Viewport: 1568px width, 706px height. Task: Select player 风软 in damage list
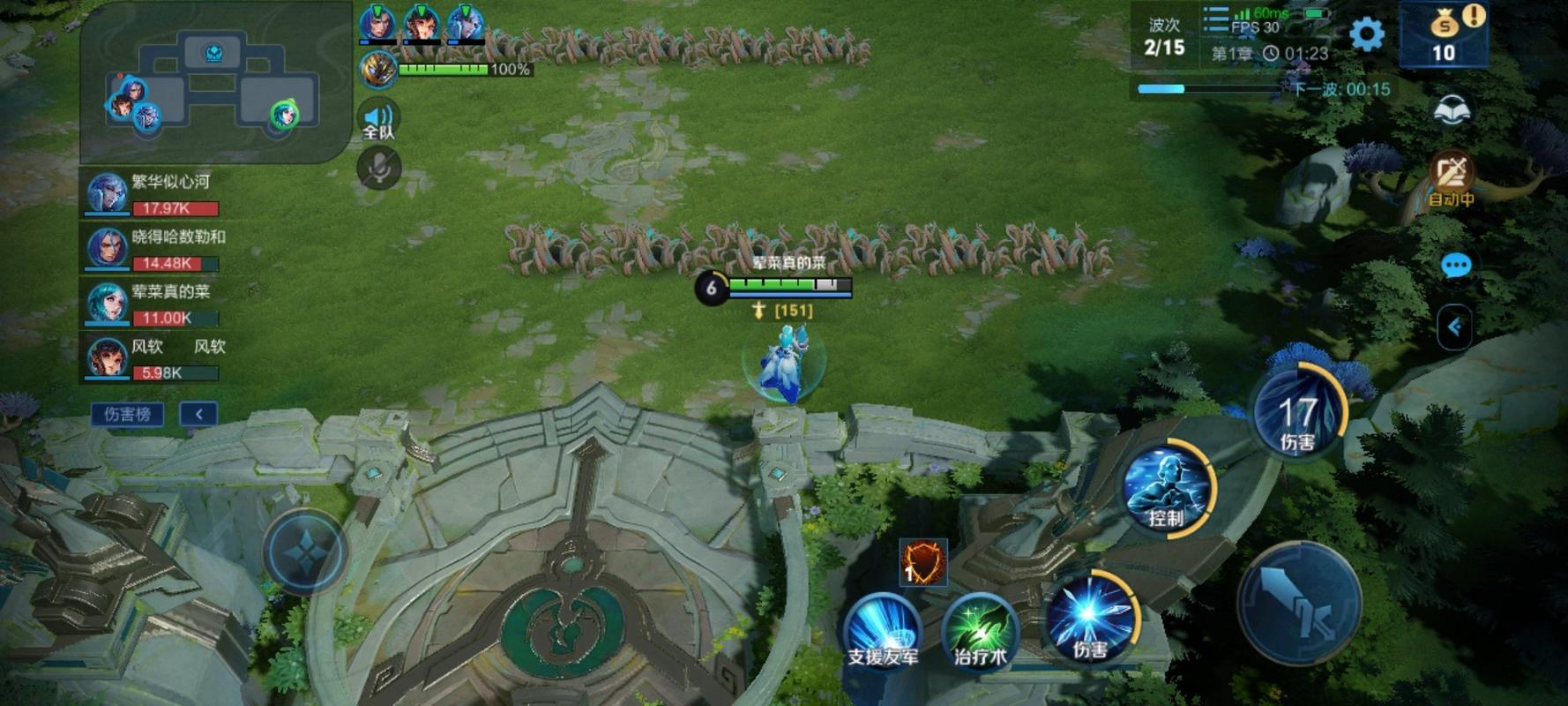(152, 358)
